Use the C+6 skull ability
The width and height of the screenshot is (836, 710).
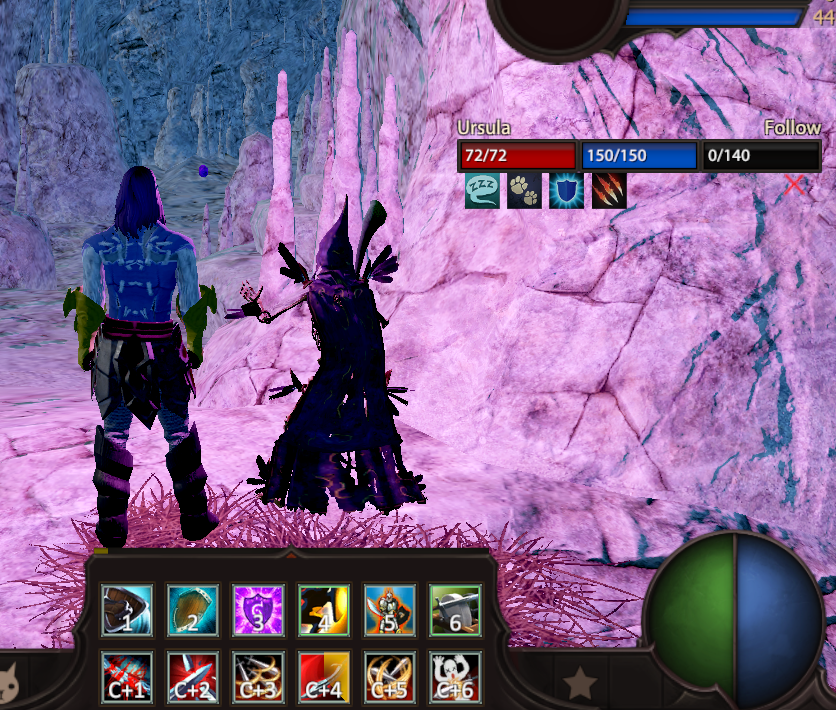pos(456,677)
